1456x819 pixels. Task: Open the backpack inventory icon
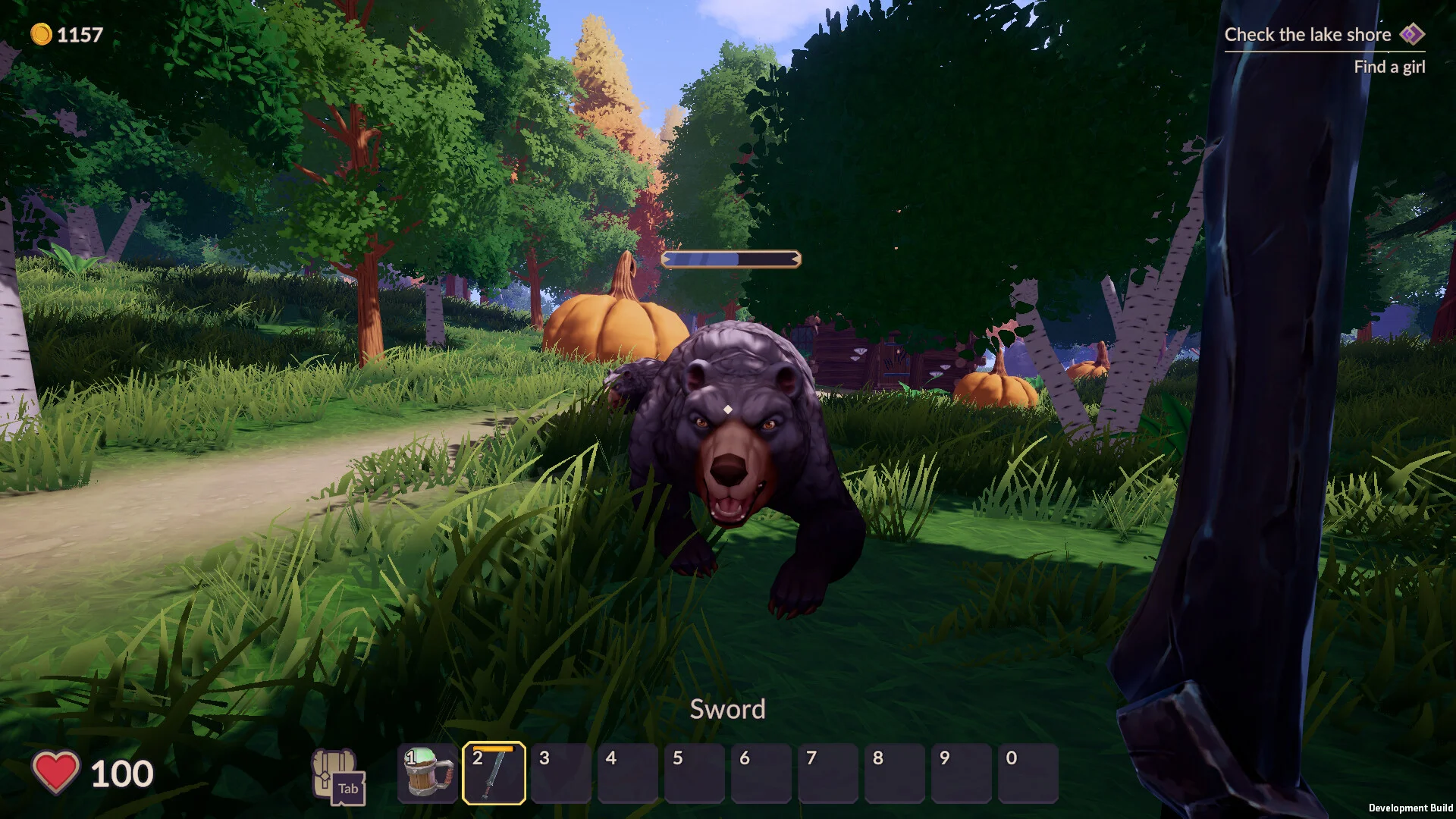pos(337,774)
